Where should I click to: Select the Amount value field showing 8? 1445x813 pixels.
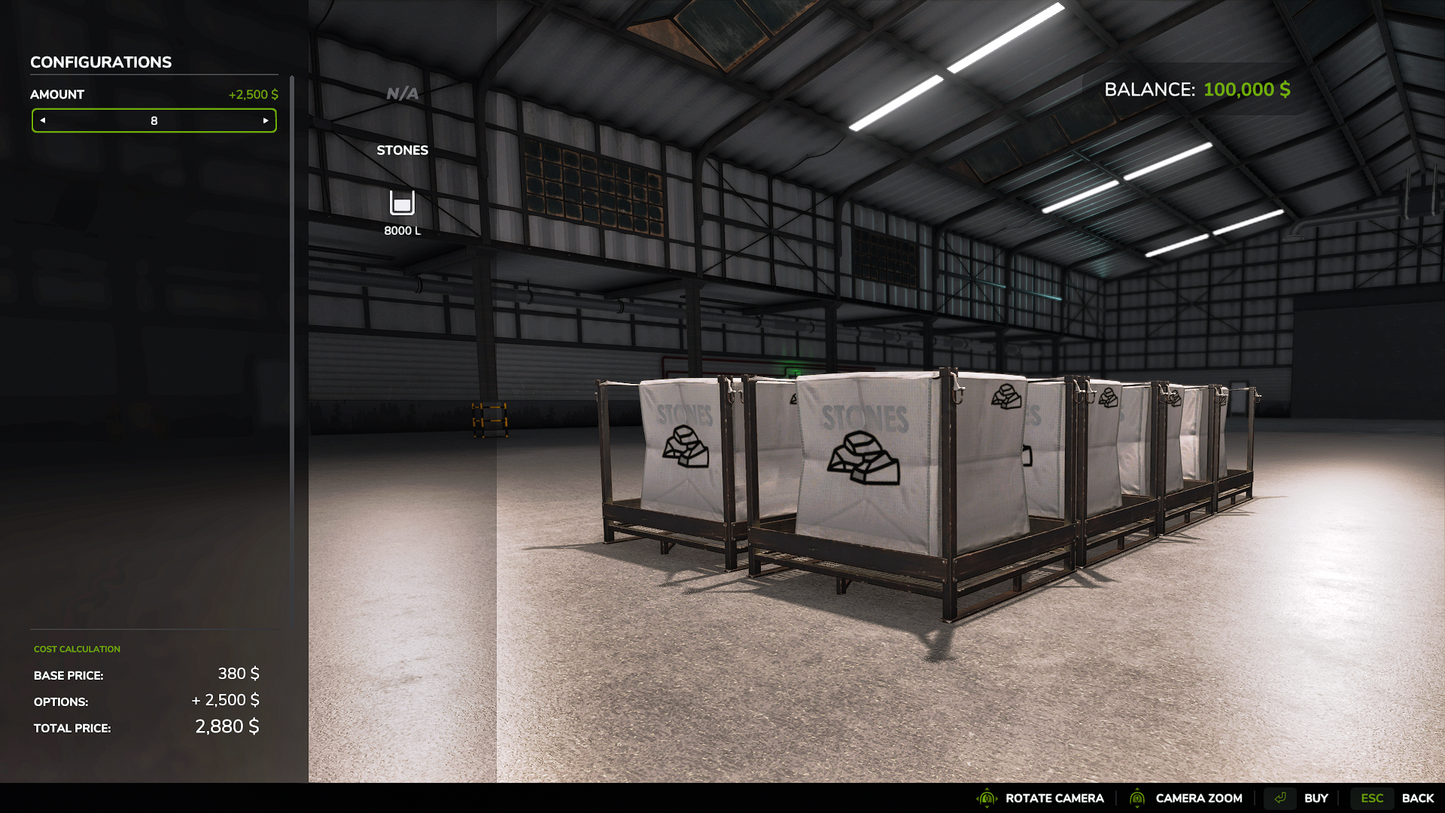coord(154,121)
